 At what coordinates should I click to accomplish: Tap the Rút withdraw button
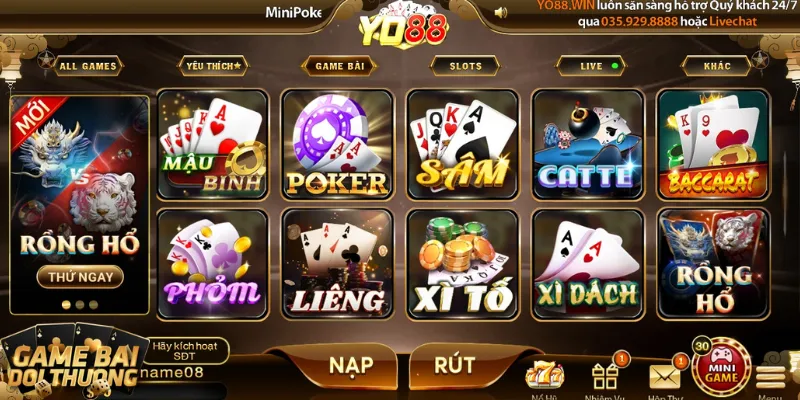click(455, 365)
